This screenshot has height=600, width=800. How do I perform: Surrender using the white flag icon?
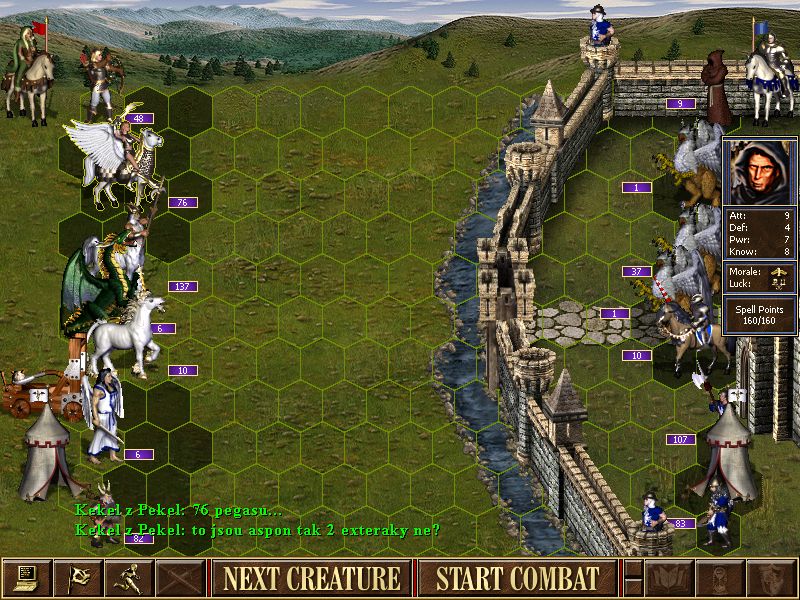pyautogui.click(x=79, y=578)
